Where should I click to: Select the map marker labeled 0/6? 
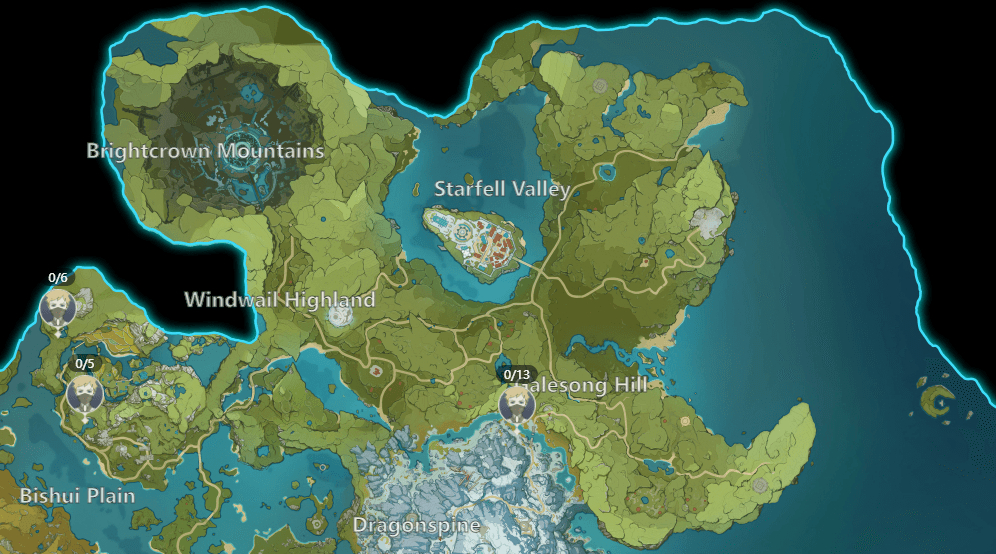tap(58, 306)
